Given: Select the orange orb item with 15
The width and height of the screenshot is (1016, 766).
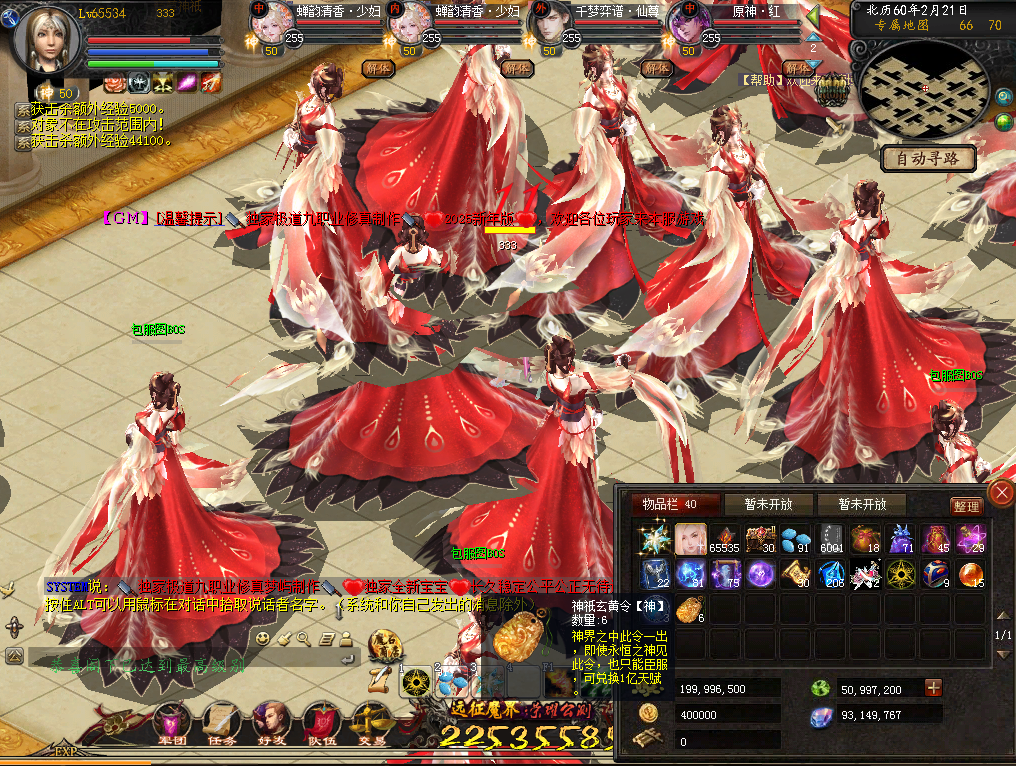Looking at the screenshot, I should coord(970,574).
